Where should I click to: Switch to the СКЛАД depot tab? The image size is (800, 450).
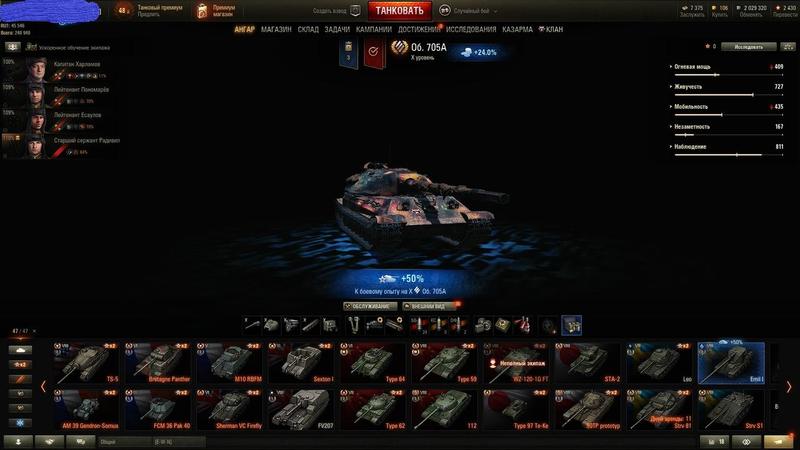[308, 29]
